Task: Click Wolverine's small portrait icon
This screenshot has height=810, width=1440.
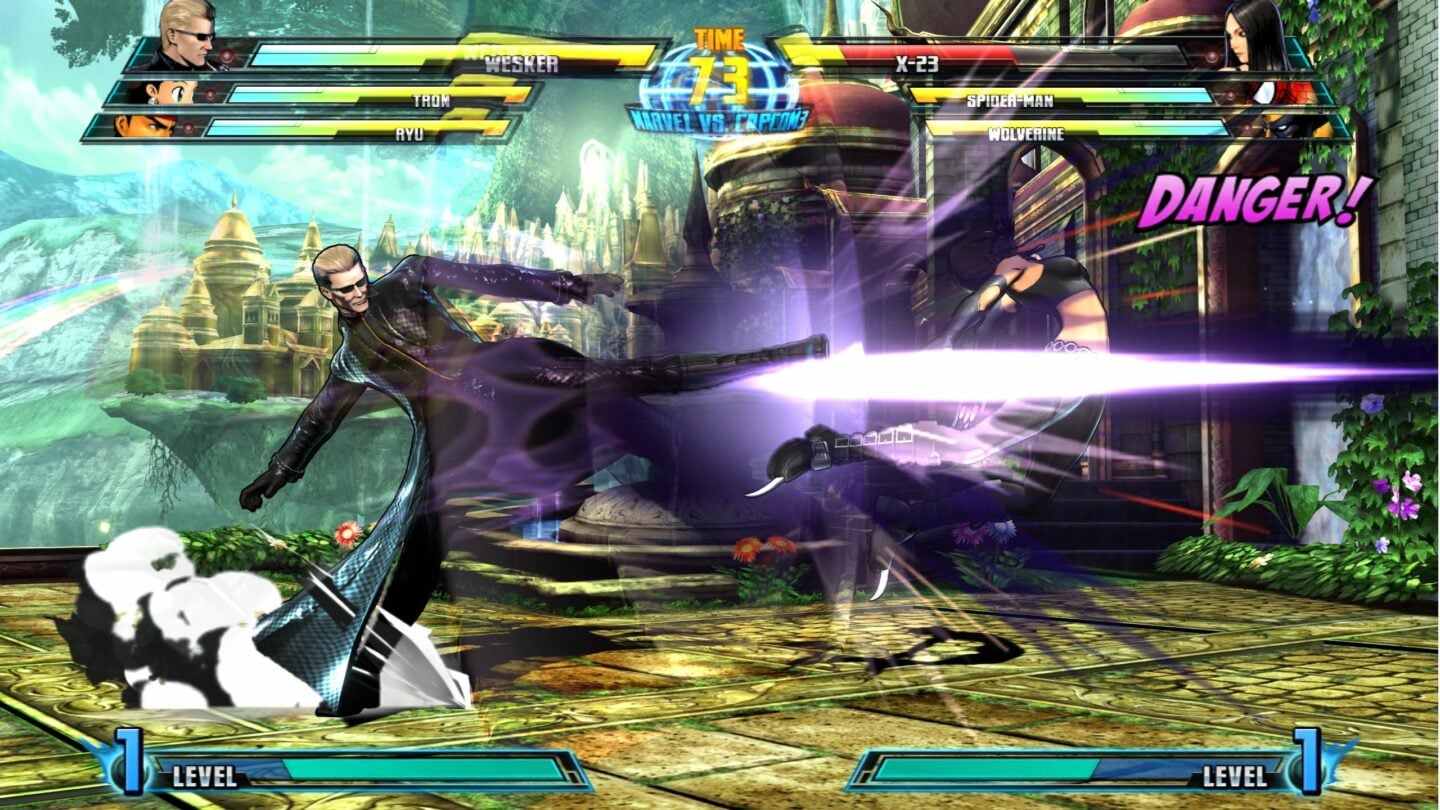Action: 1288,128
